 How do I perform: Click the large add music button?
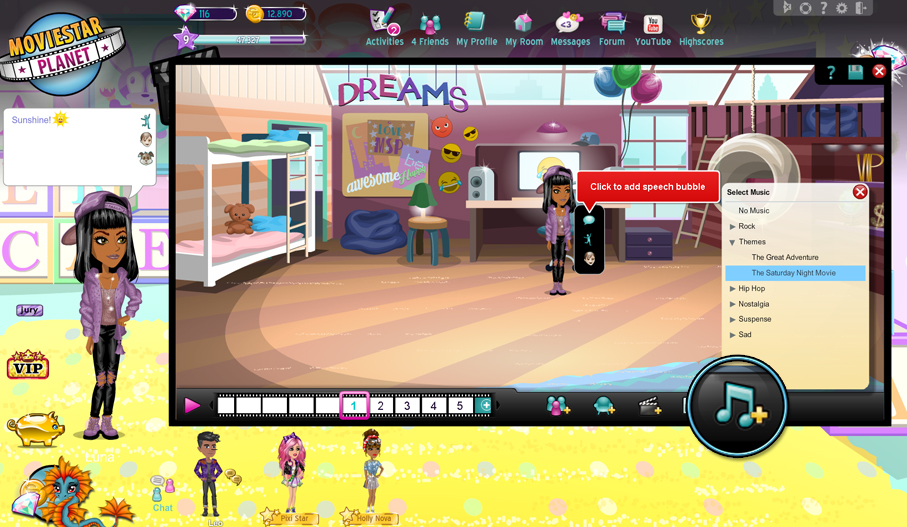[x=738, y=406]
